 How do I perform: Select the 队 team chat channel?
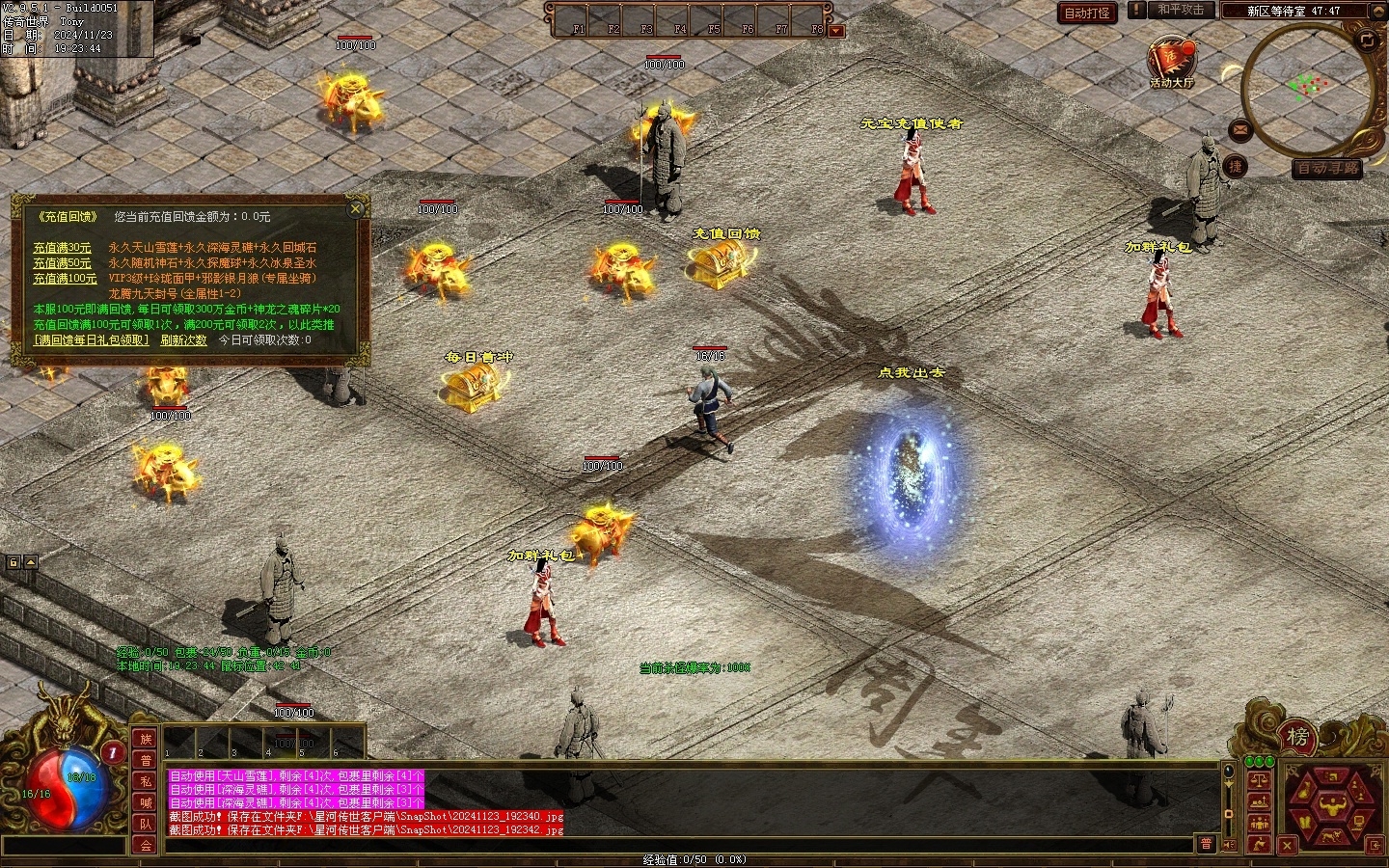pos(146,824)
